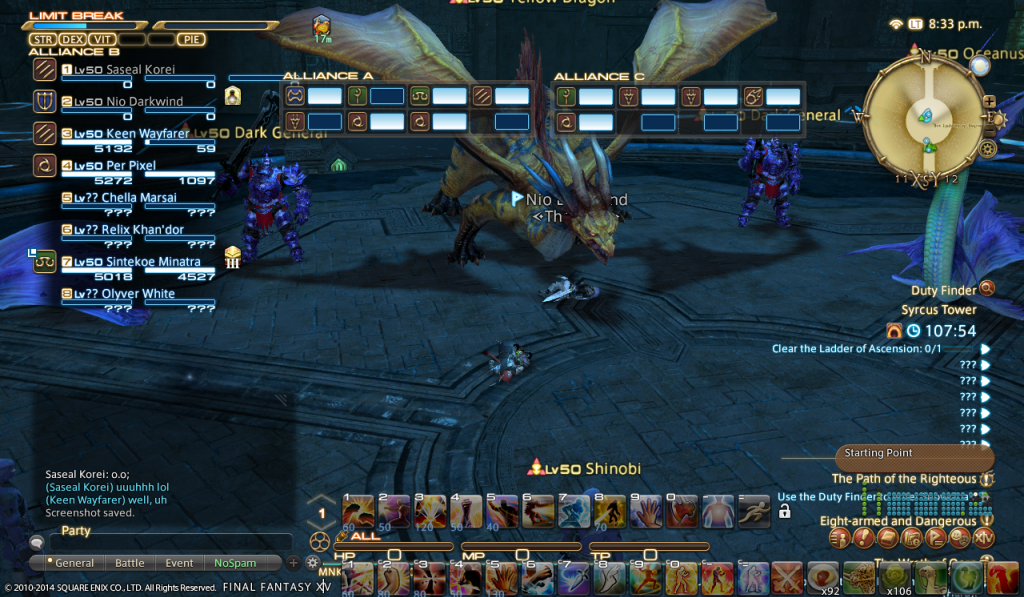Switch to the NoSpam chat tab
Screen dimensions: 1024x597
pyautogui.click(x=234, y=563)
